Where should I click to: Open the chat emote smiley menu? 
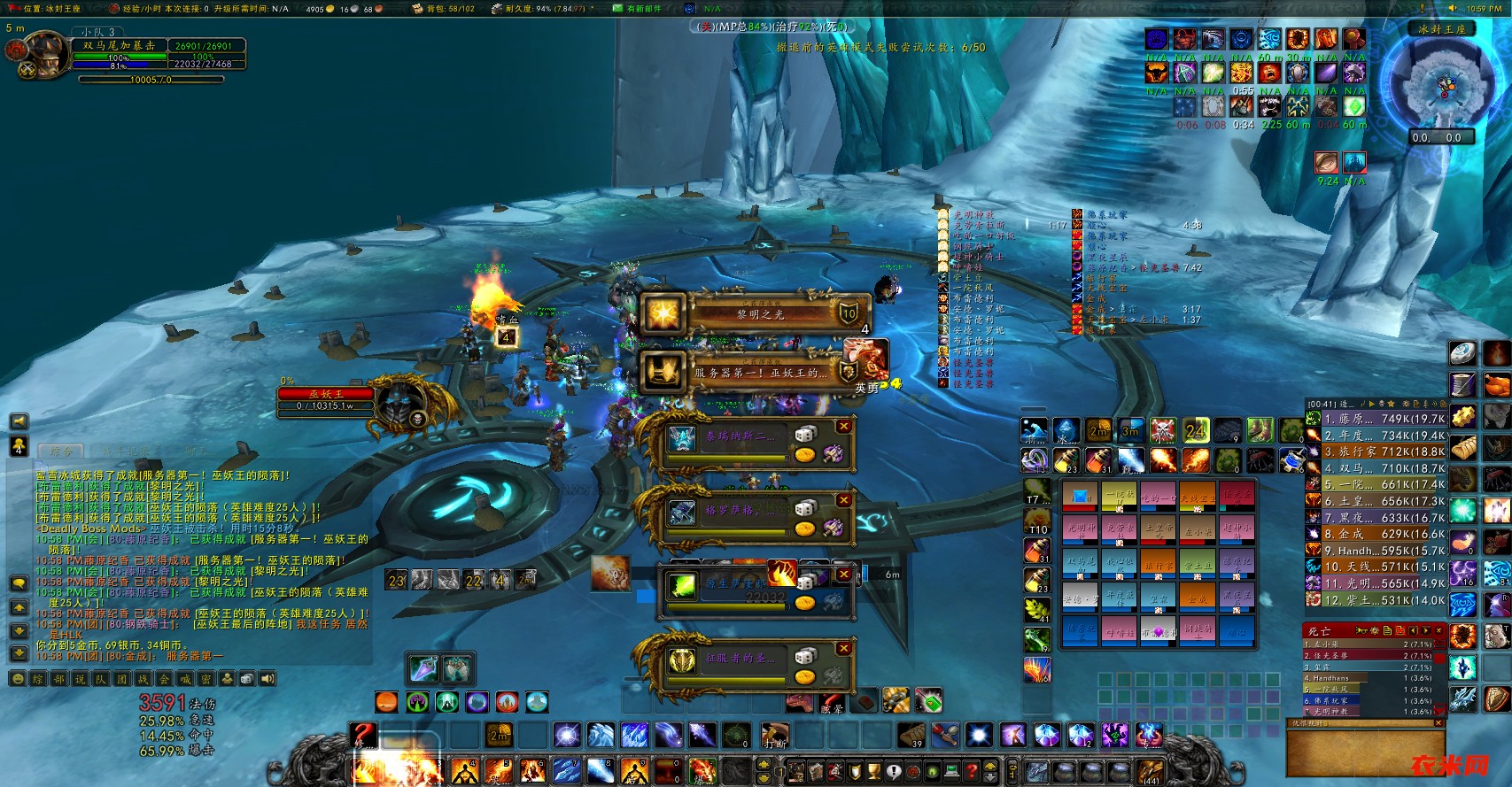coord(18,679)
